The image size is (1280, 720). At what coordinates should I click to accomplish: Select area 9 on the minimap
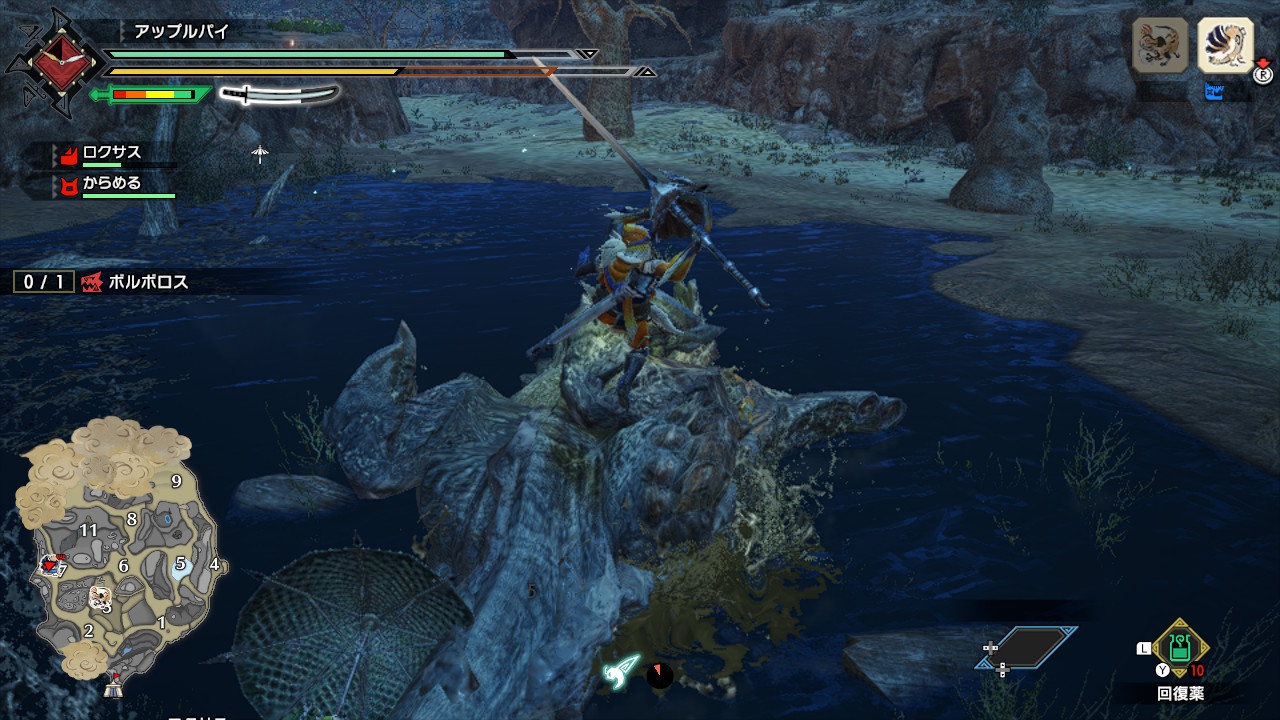176,481
